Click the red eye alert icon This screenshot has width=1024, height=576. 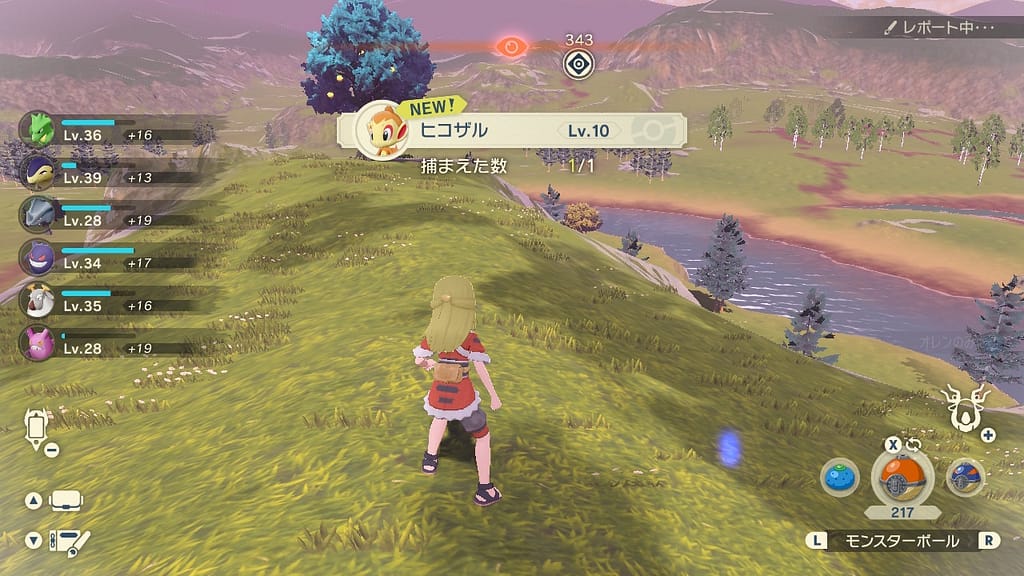(x=512, y=46)
